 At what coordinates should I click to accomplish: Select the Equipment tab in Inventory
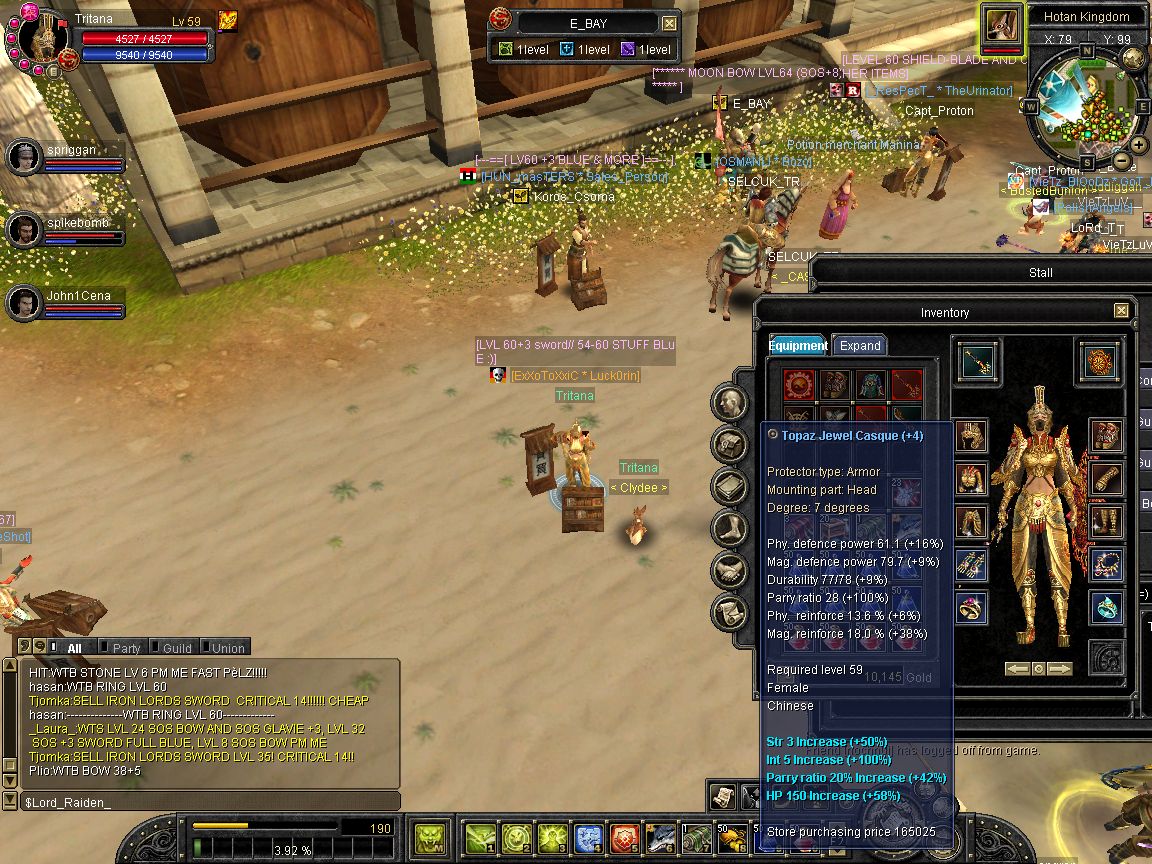[797, 346]
